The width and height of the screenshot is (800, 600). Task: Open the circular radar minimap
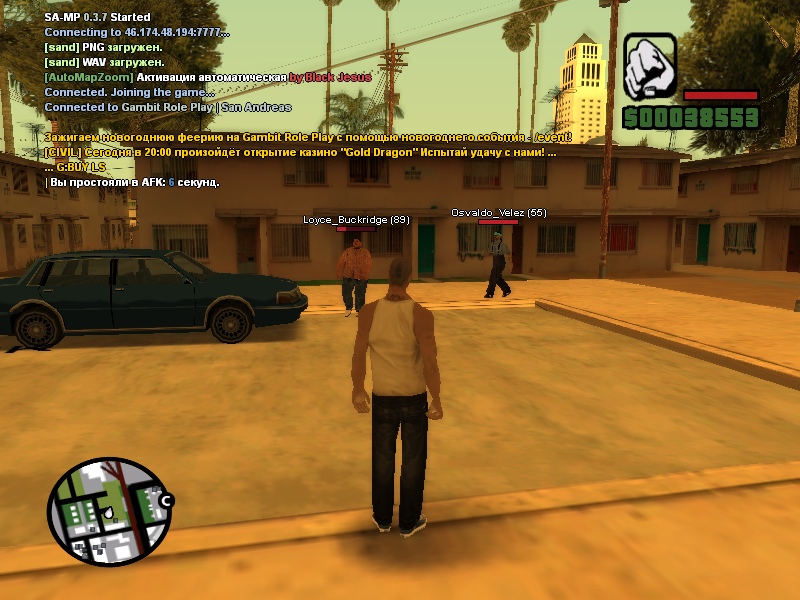pos(109,511)
